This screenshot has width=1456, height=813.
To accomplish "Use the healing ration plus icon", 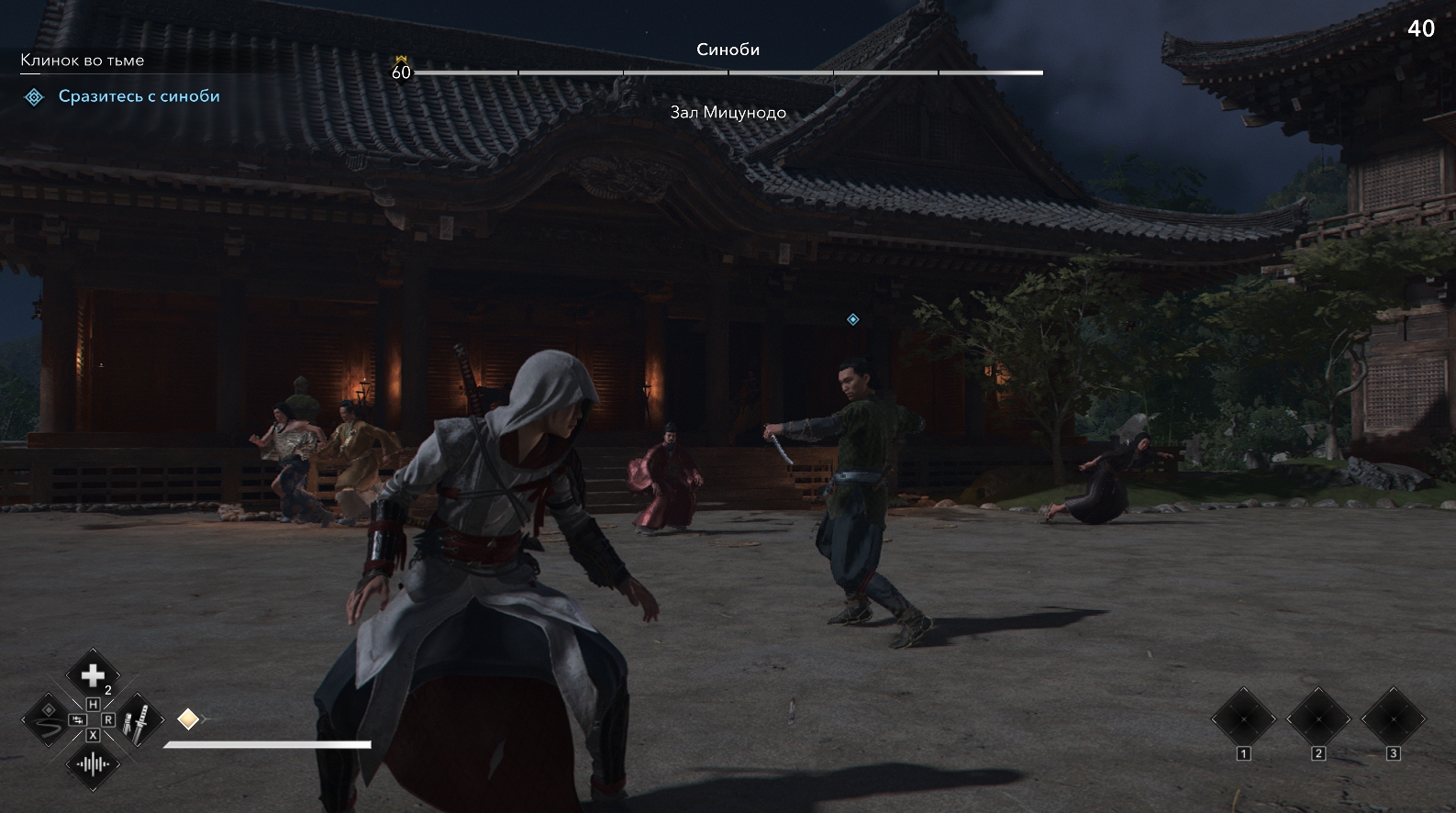I will click(x=93, y=676).
